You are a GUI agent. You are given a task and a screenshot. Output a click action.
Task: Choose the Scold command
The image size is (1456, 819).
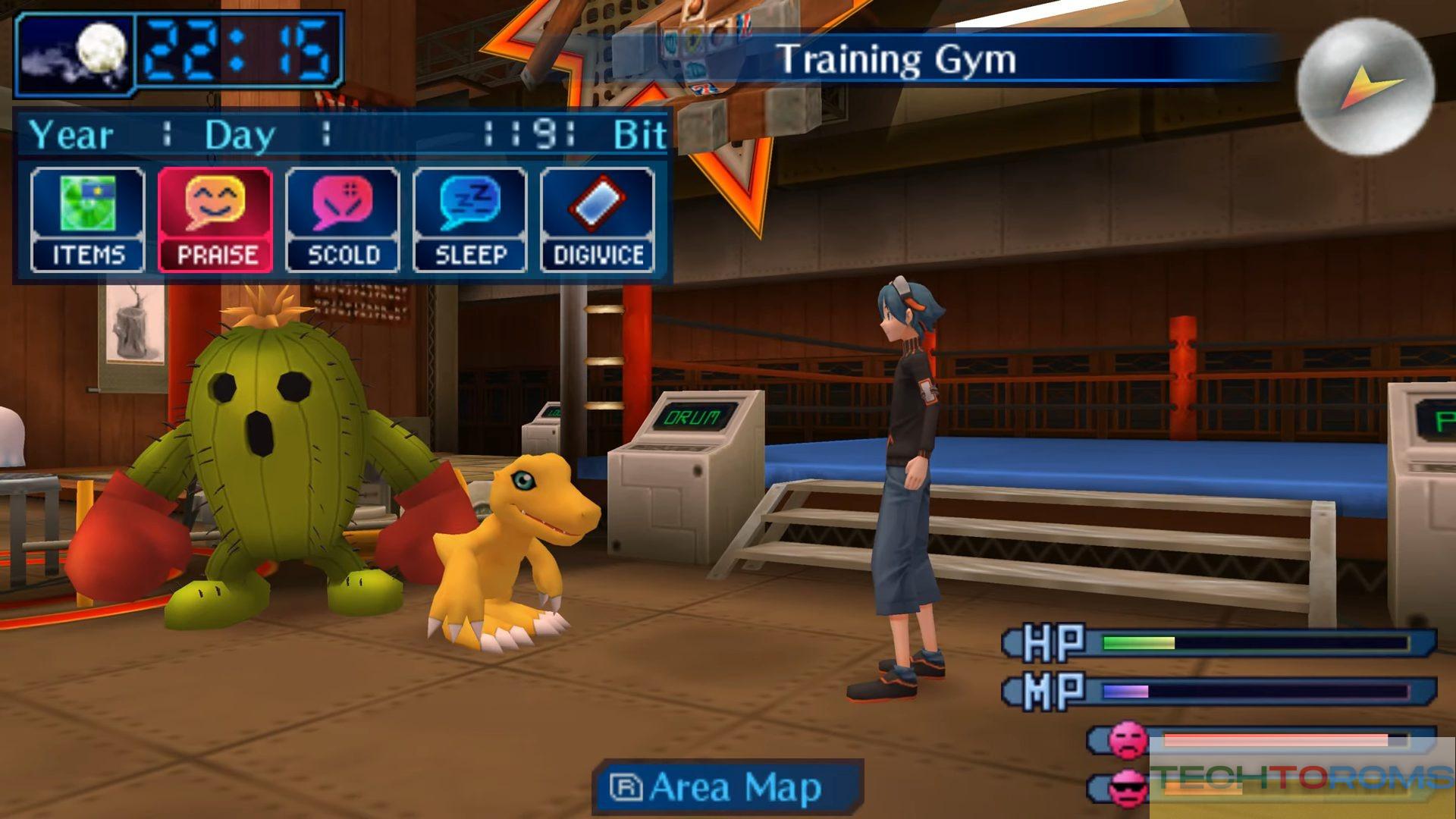(343, 220)
